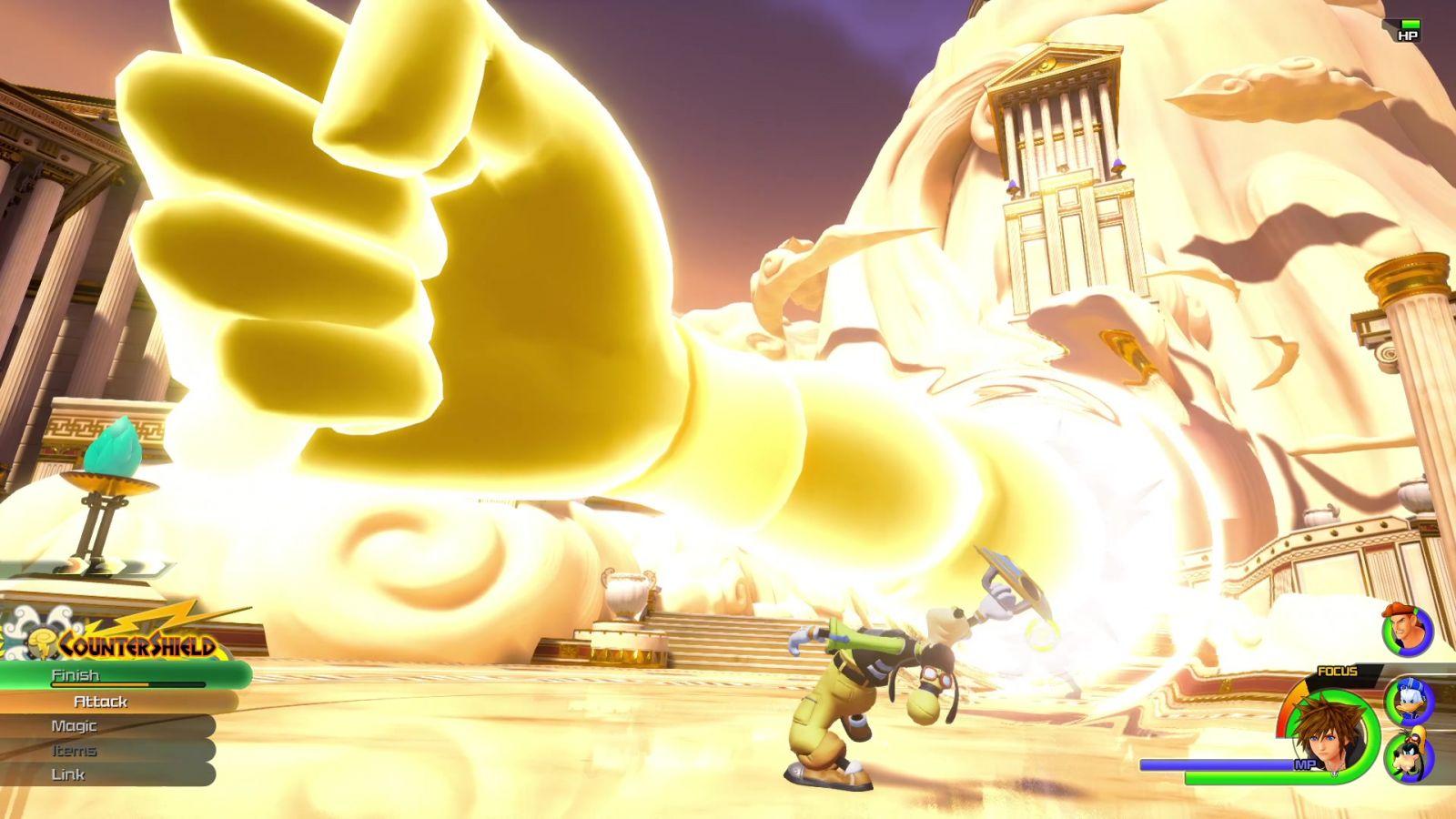Select Goofy's party portrait
Image resolution: width=1456 pixels, height=819 pixels.
1410,756
